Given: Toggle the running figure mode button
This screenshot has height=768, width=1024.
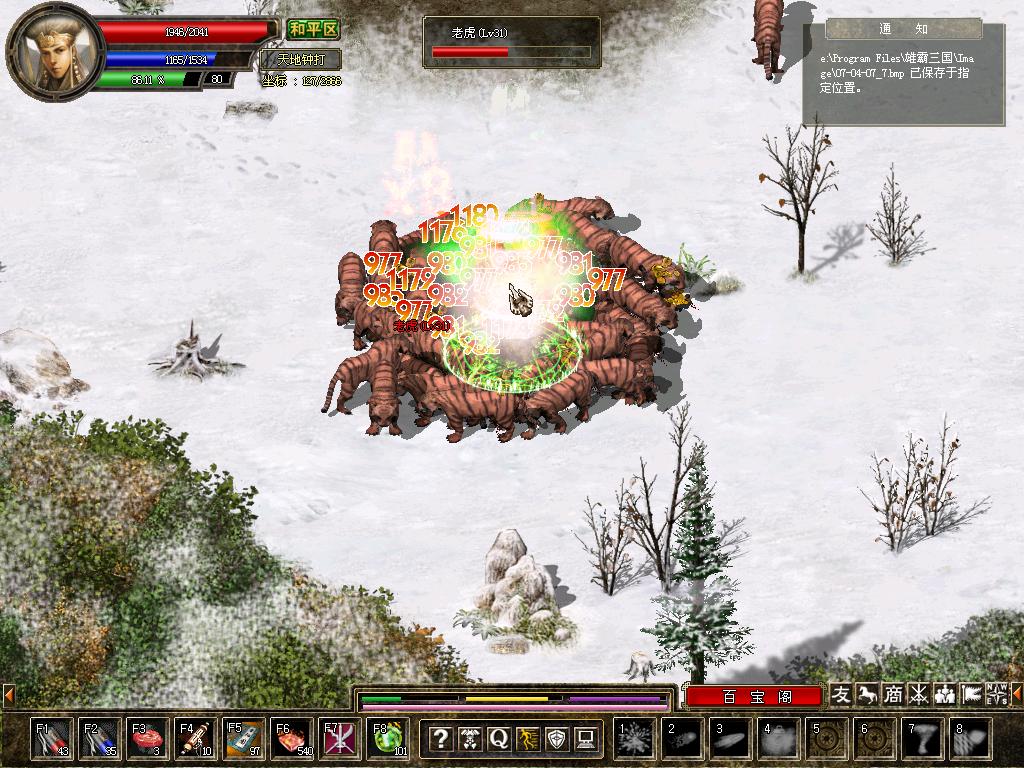Looking at the screenshot, I should point(527,739).
